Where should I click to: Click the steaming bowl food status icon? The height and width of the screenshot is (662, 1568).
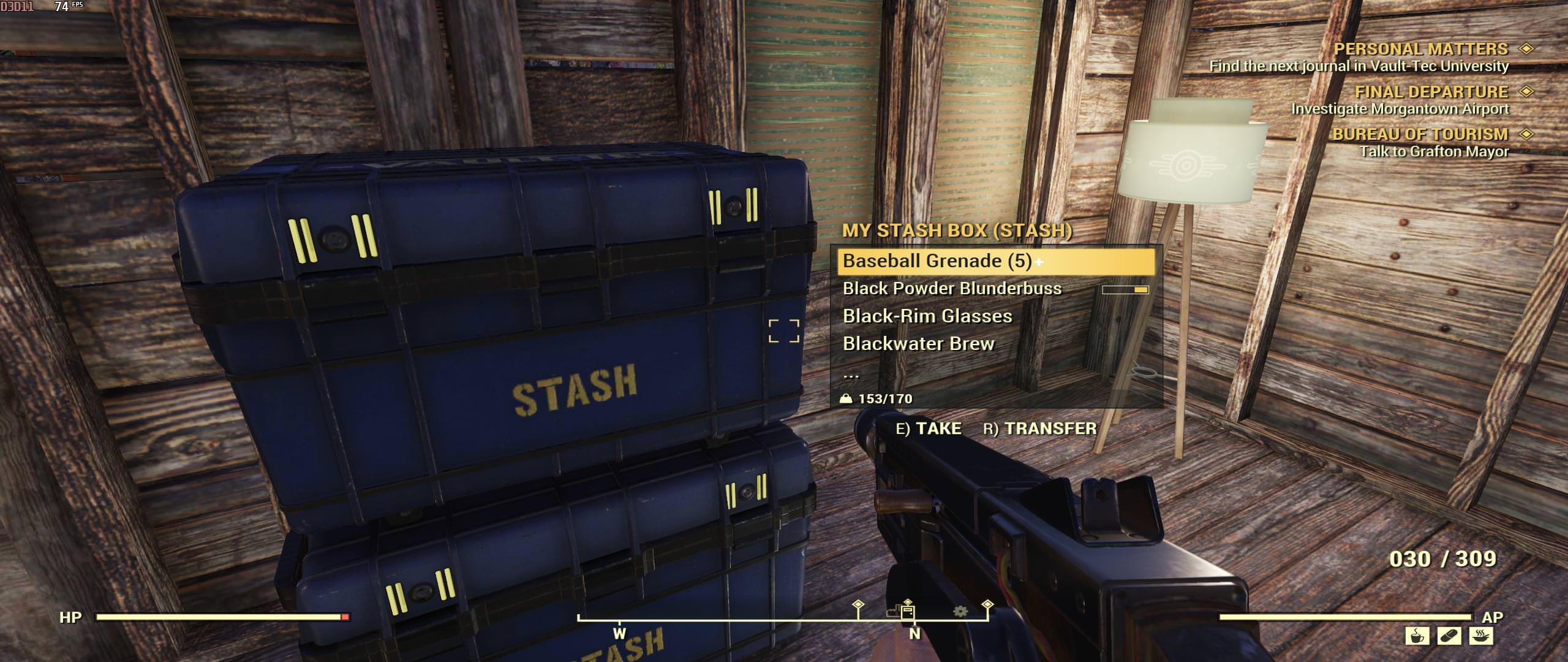(1480, 636)
